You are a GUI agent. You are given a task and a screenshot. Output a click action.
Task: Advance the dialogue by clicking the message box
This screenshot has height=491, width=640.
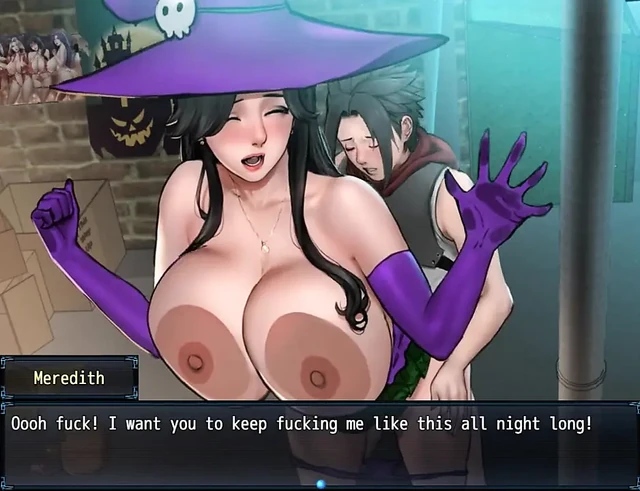[x=320, y=445]
